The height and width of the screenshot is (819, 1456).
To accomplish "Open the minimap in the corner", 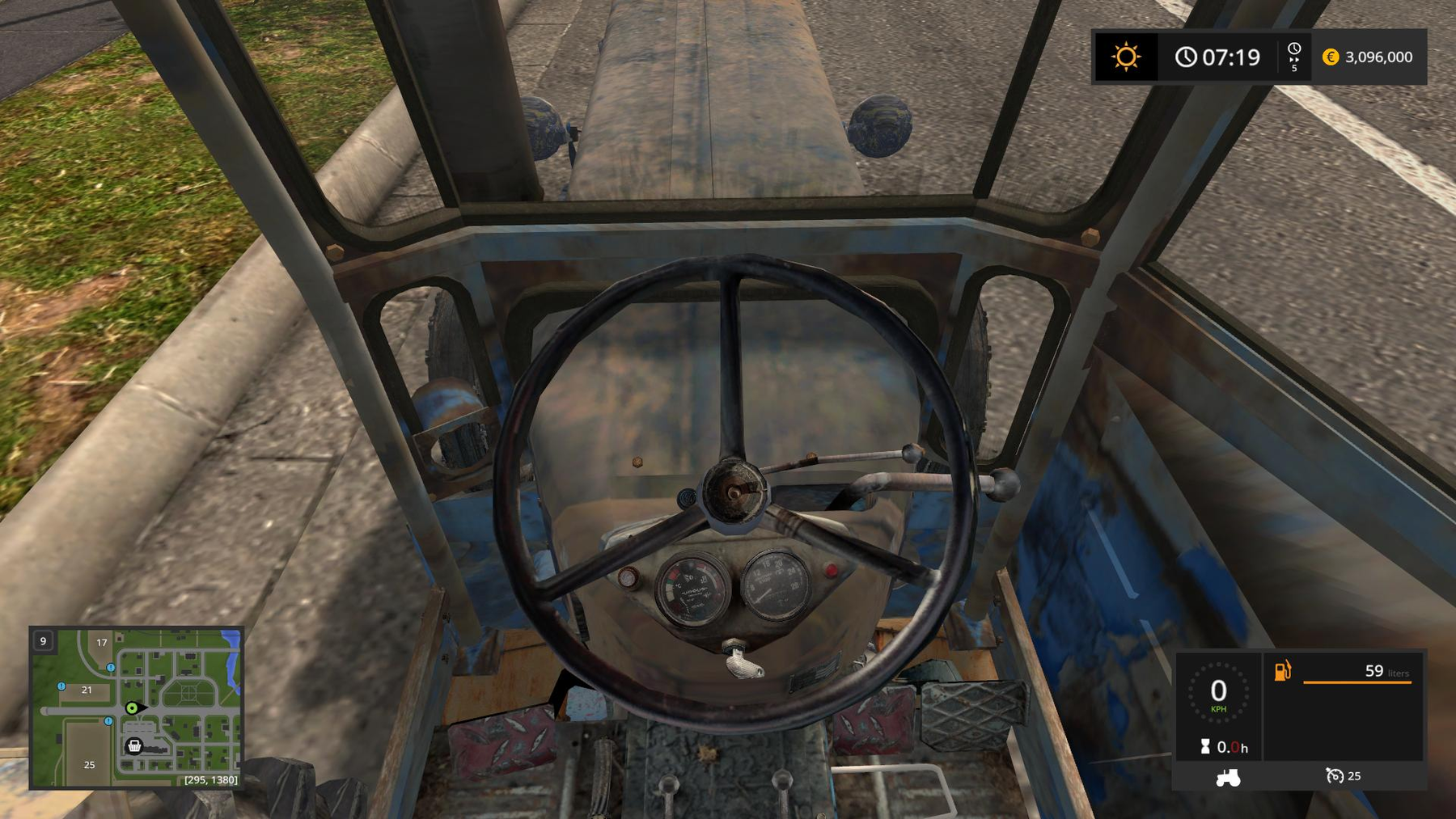I will [x=136, y=707].
